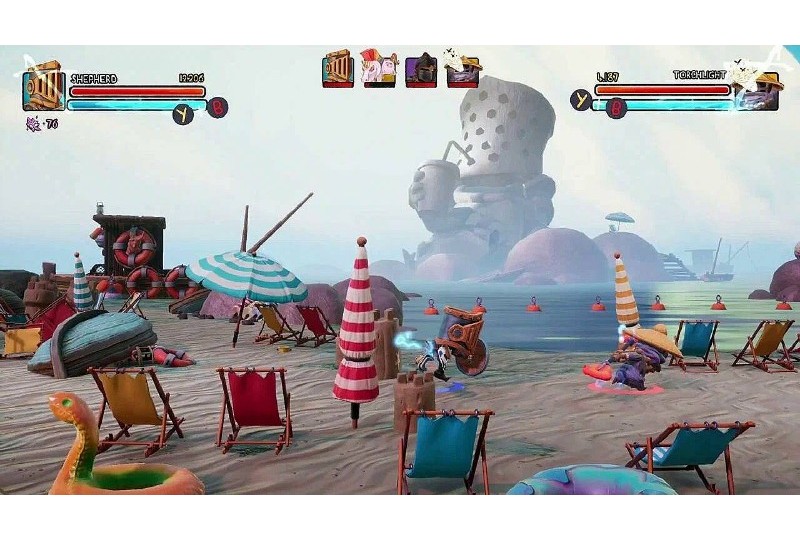Choose the wooden machine icon in turn order
800x540 pixels.
click(338, 68)
